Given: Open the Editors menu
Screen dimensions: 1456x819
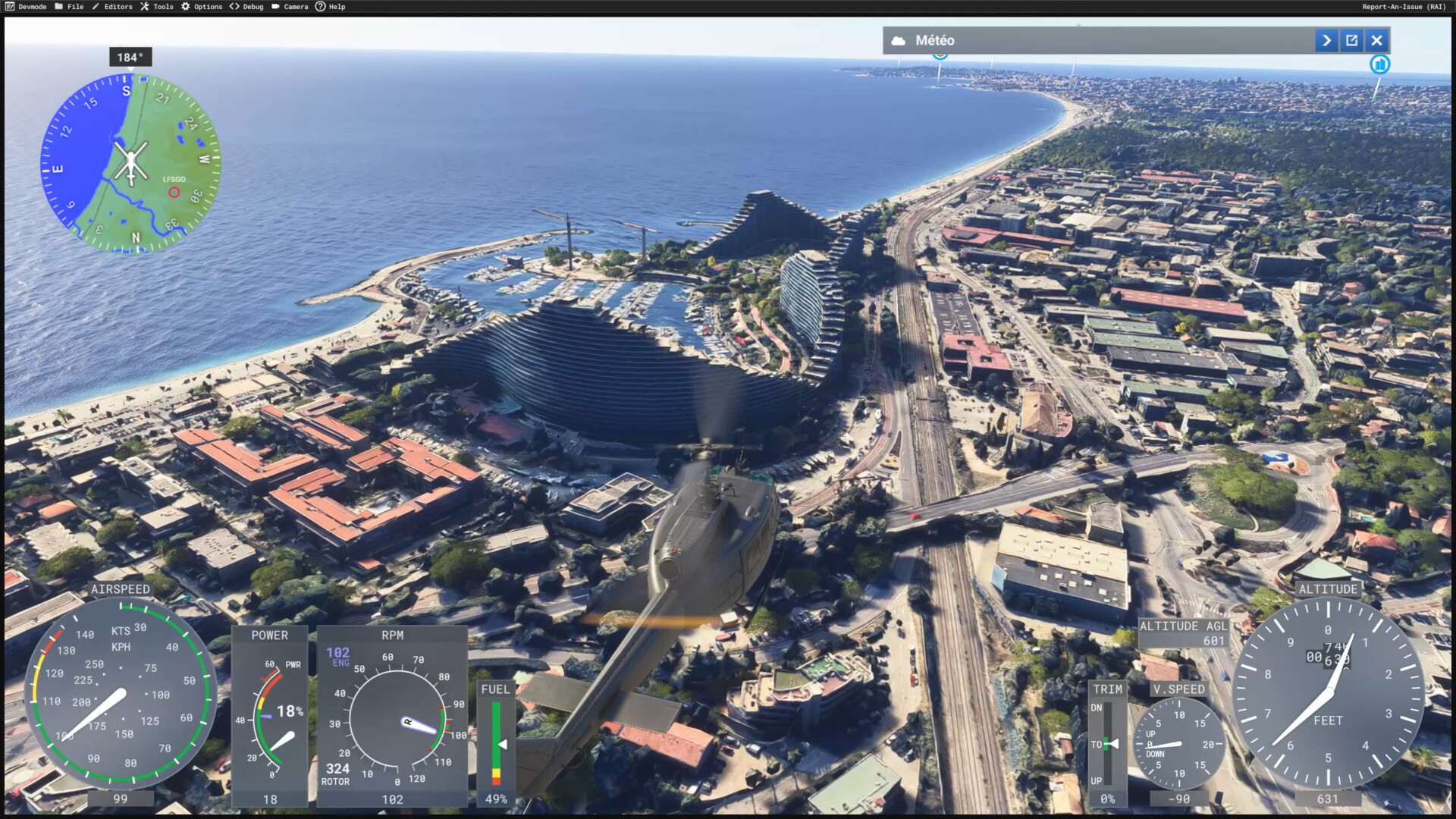Looking at the screenshot, I should 112,7.
